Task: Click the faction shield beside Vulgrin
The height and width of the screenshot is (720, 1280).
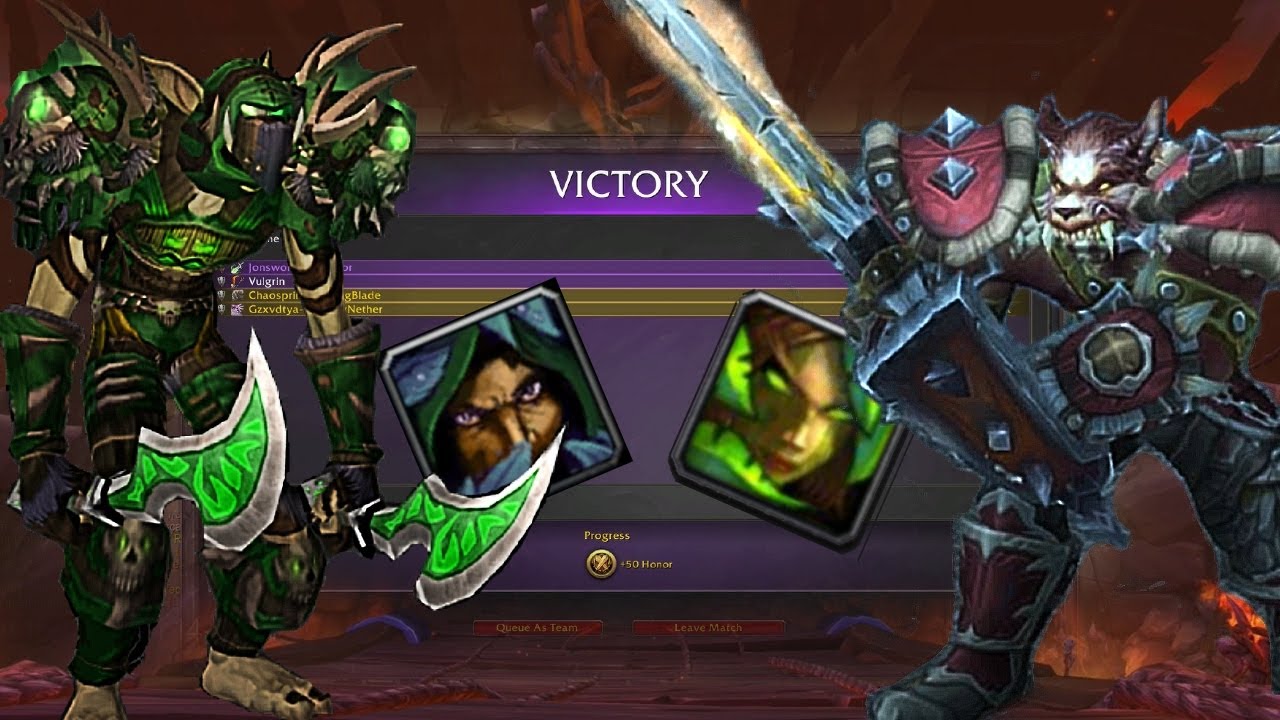Action: point(221,281)
